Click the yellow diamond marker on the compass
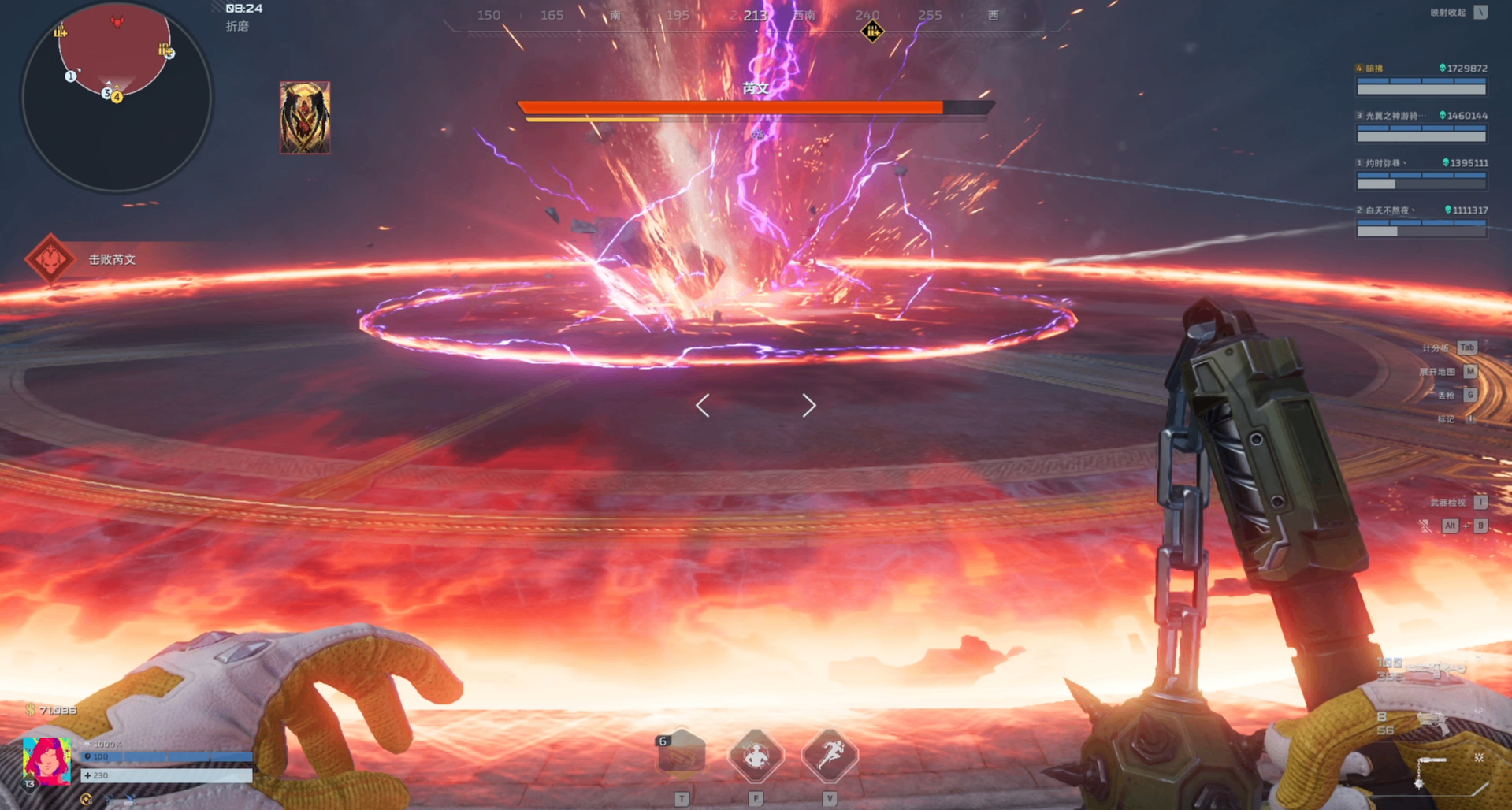This screenshot has height=810, width=1512. [x=872, y=32]
